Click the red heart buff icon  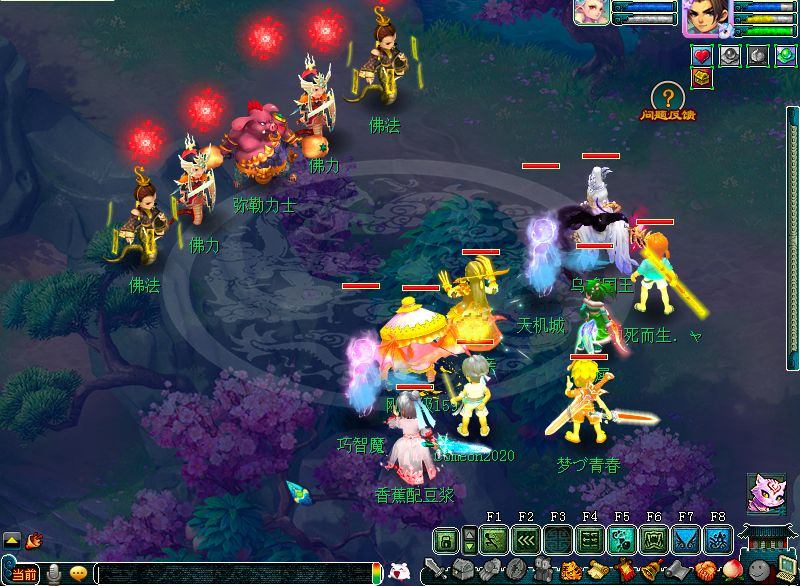click(702, 56)
